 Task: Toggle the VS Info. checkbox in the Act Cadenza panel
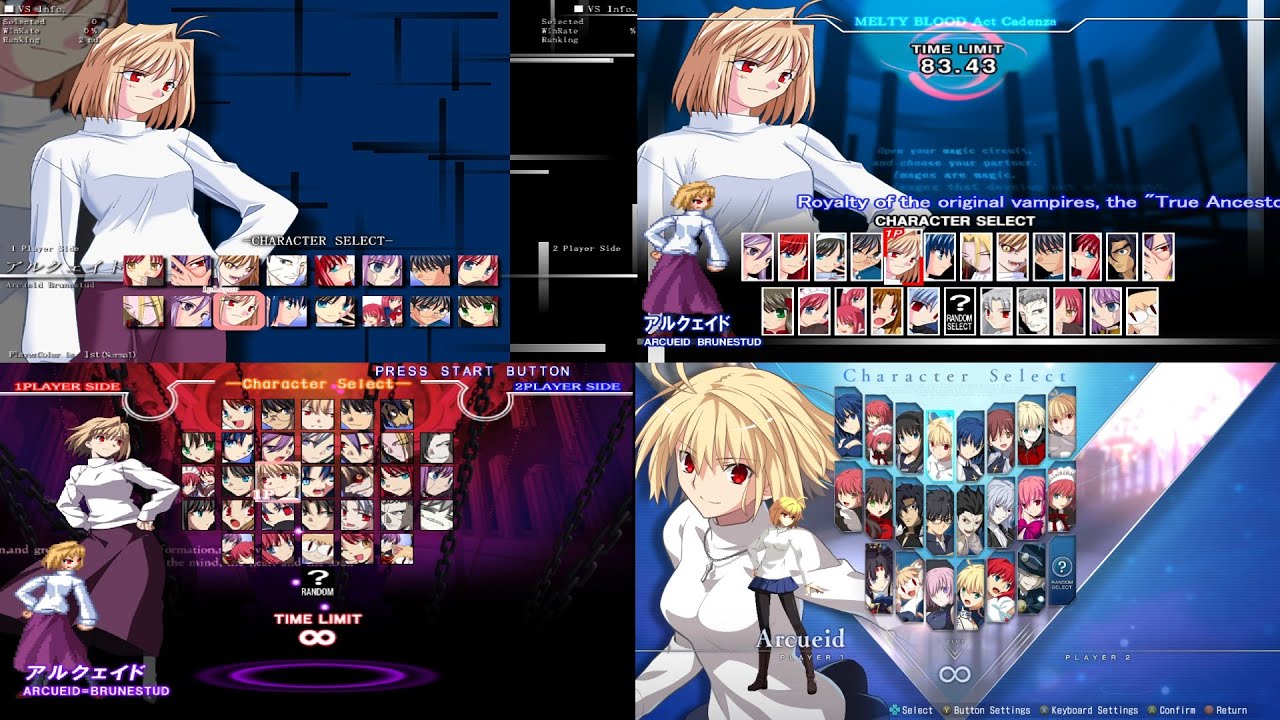click(579, 9)
